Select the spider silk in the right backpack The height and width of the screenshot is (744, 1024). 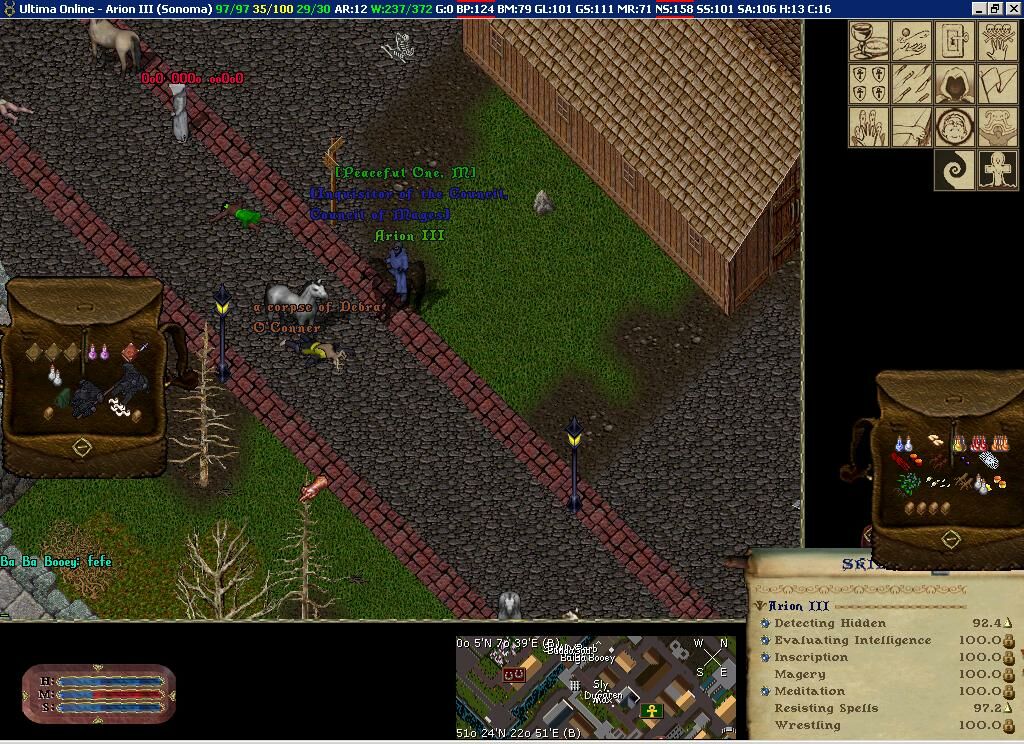(988, 460)
